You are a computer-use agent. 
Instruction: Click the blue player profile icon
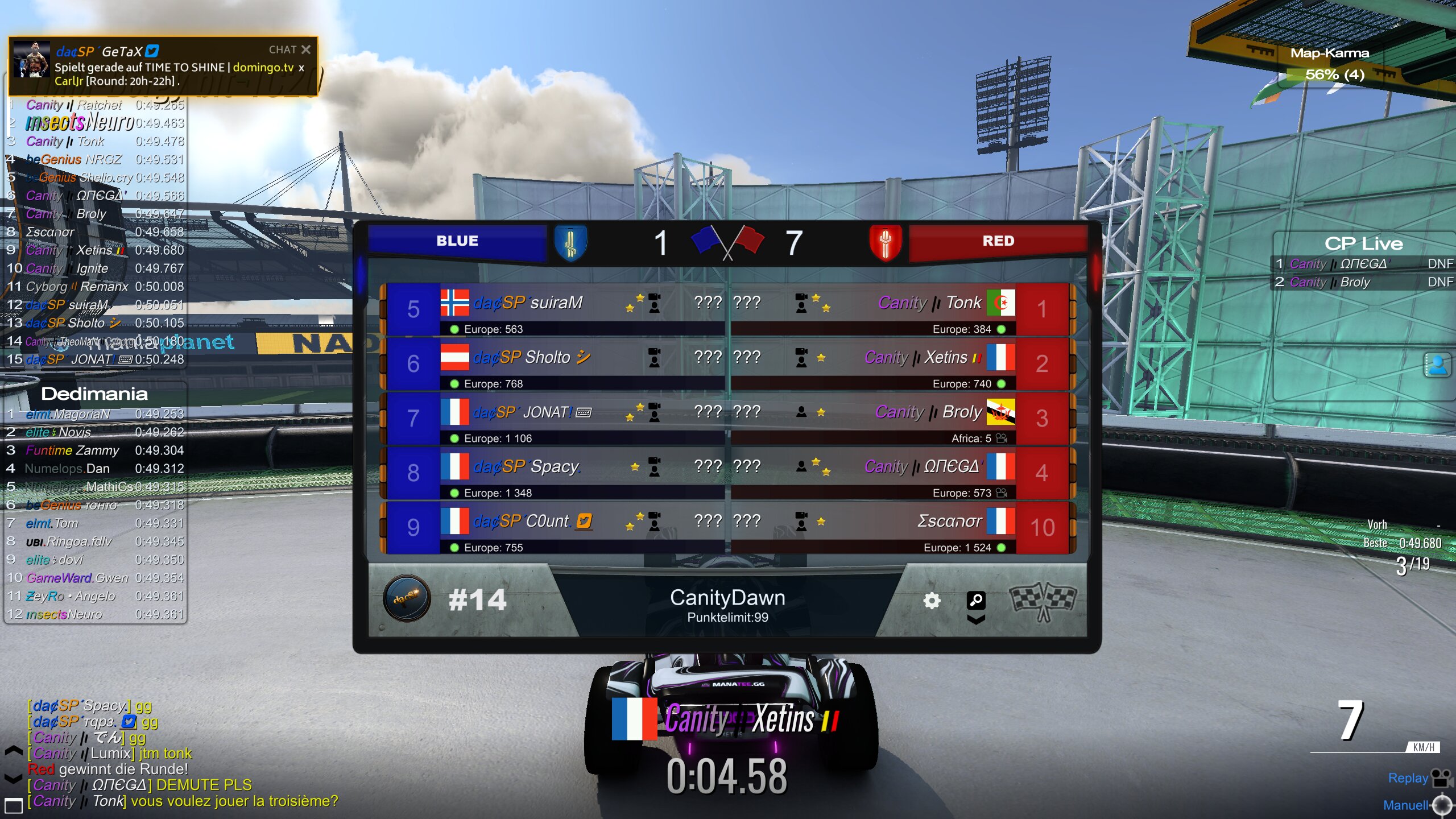(x=1437, y=365)
